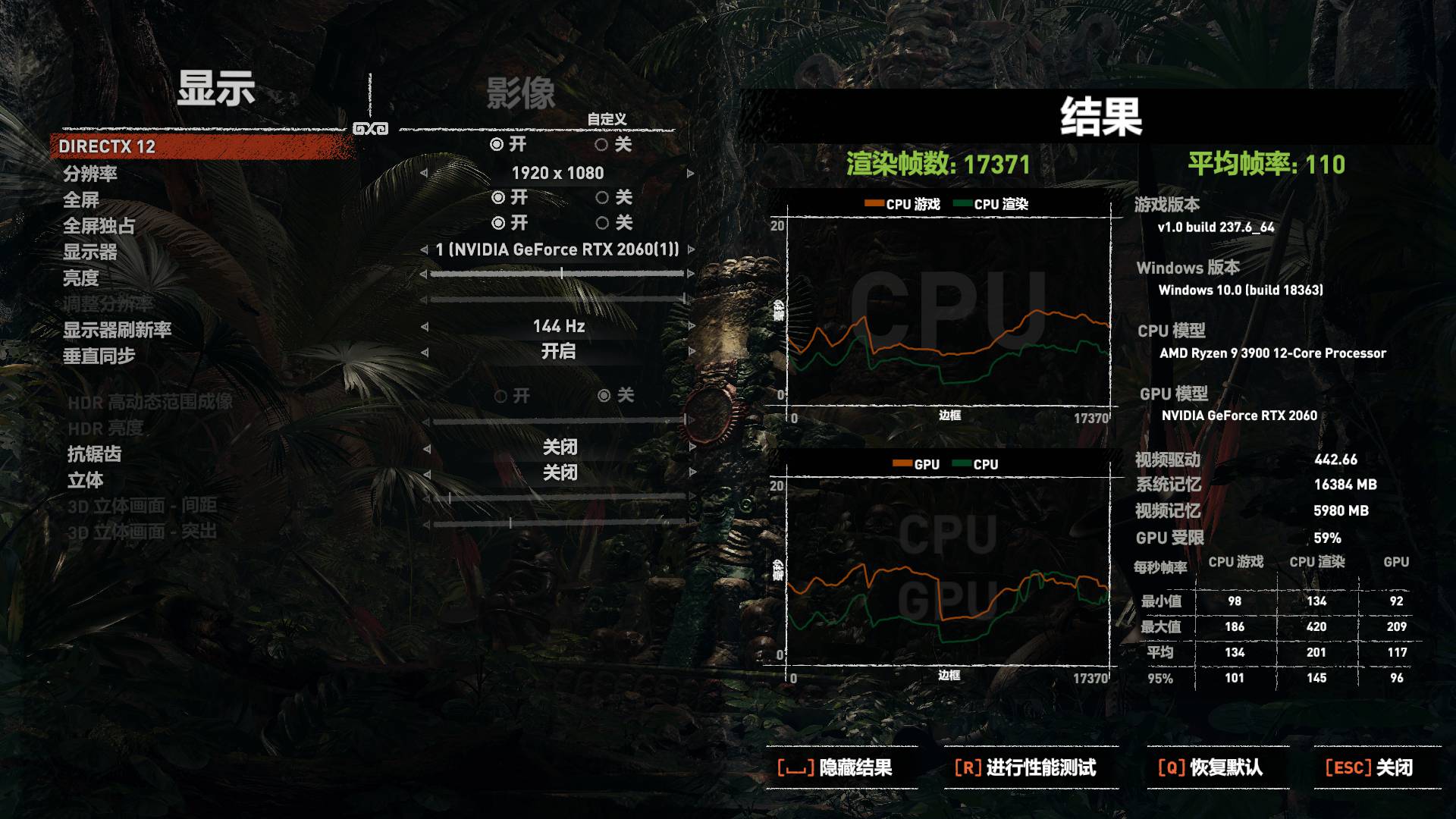Click 进行性能测试 to run the benchmark
This screenshot has width=1456, height=819.
pos(1028,767)
